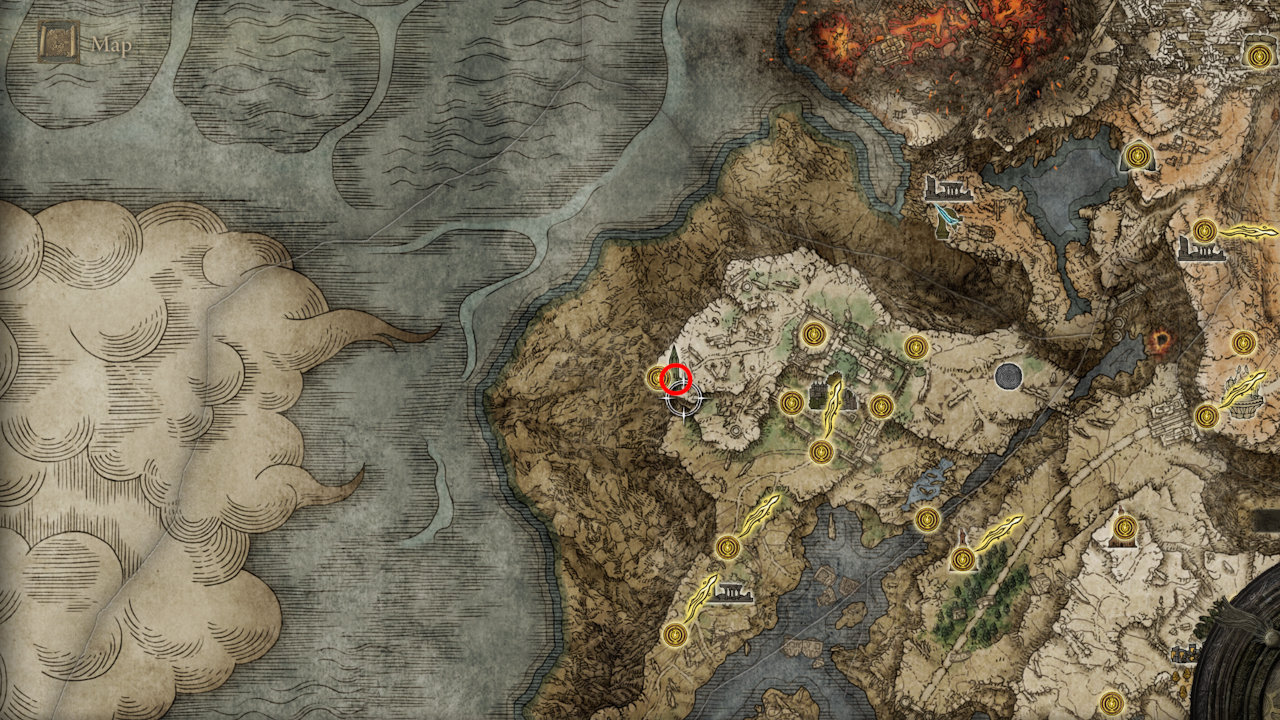Select the church landmark icon at the bottom of the map
This screenshot has width=1280, height=720.
pos(731,592)
